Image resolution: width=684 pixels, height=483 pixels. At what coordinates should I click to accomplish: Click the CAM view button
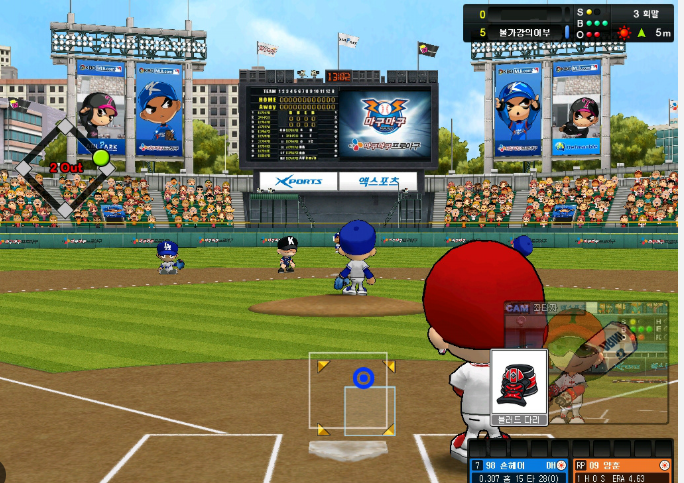tap(517, 309)
